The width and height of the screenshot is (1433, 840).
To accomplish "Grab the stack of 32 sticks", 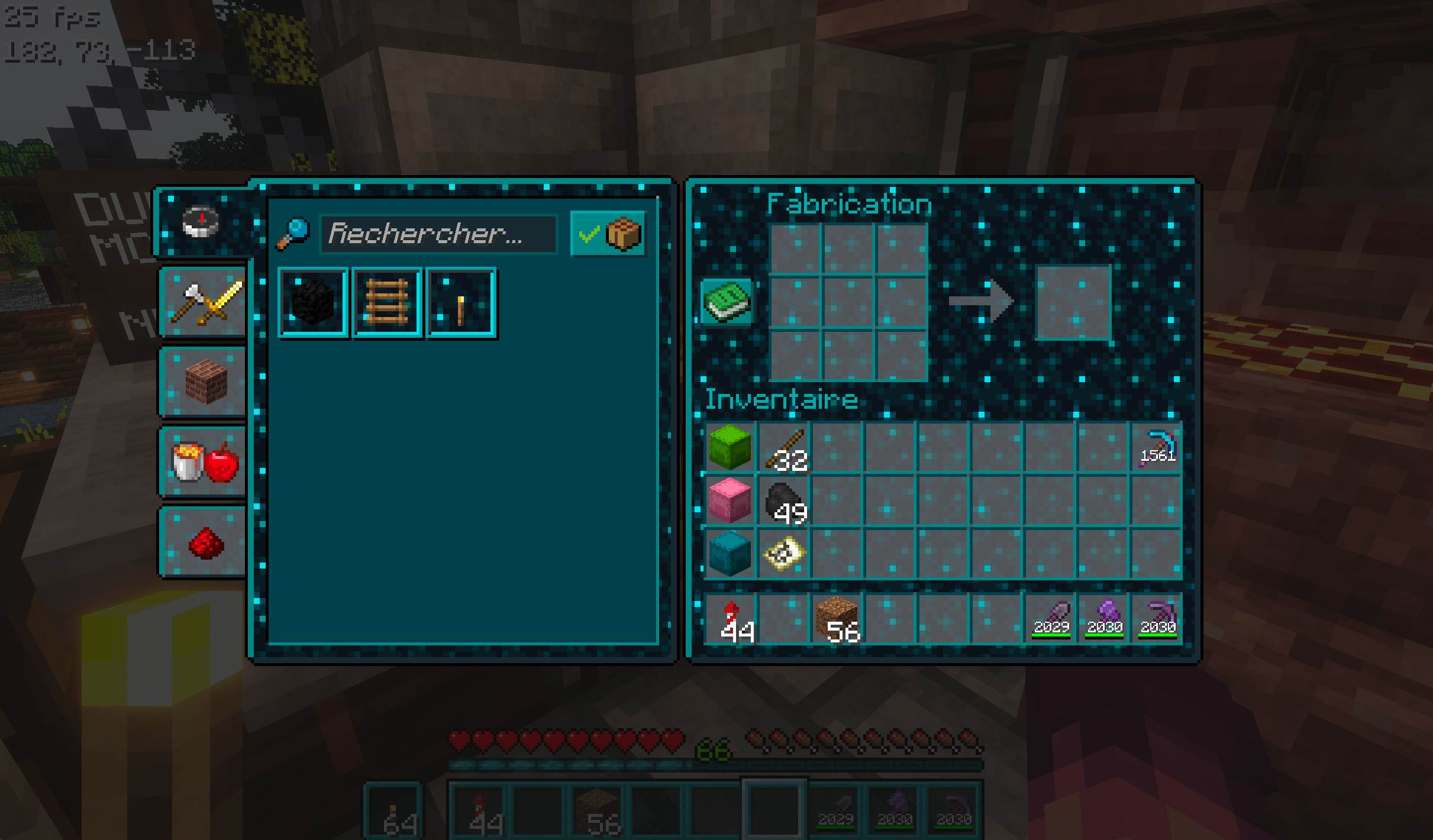I will tap(784, 448).
